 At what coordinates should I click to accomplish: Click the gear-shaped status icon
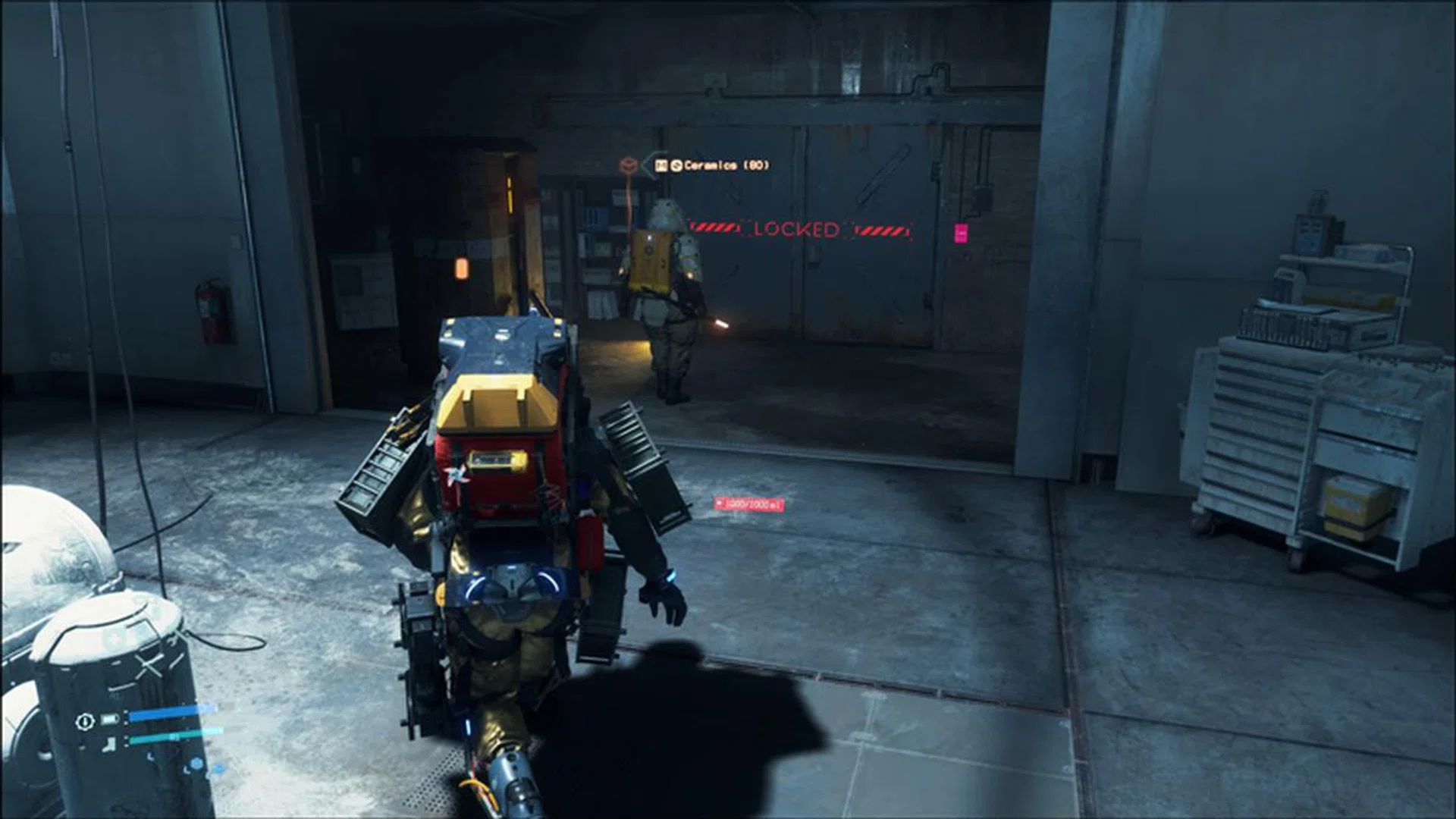click(x=84, y=720)
